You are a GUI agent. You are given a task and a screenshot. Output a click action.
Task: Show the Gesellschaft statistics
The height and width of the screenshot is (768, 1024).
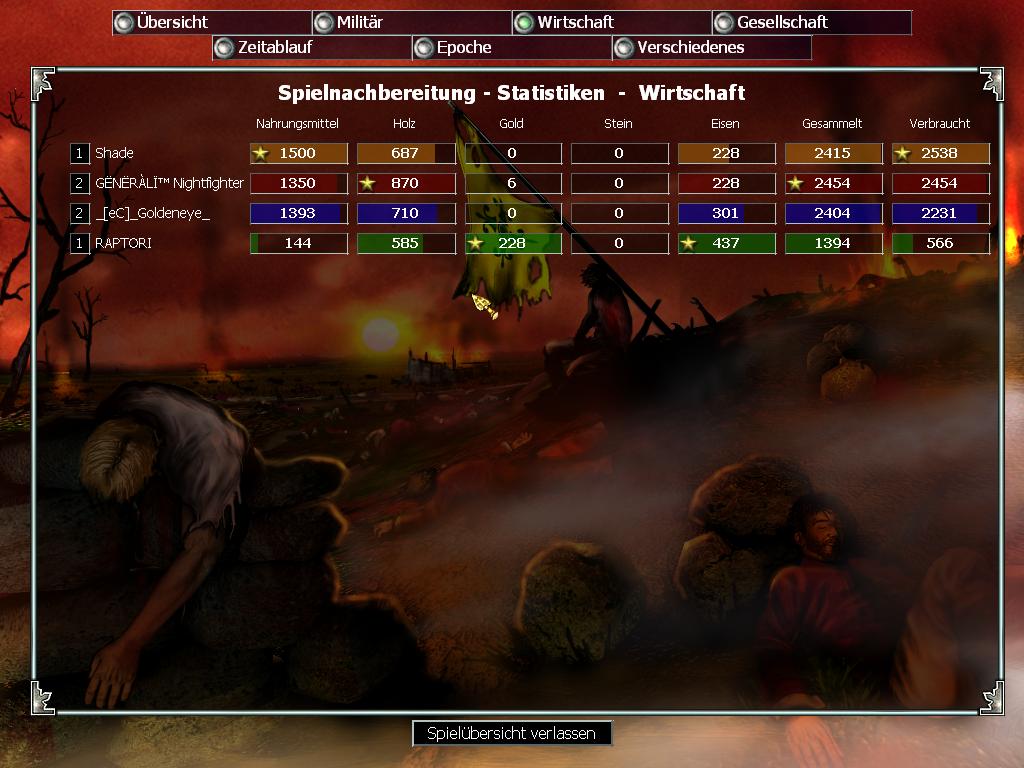[x=811, y=22]
